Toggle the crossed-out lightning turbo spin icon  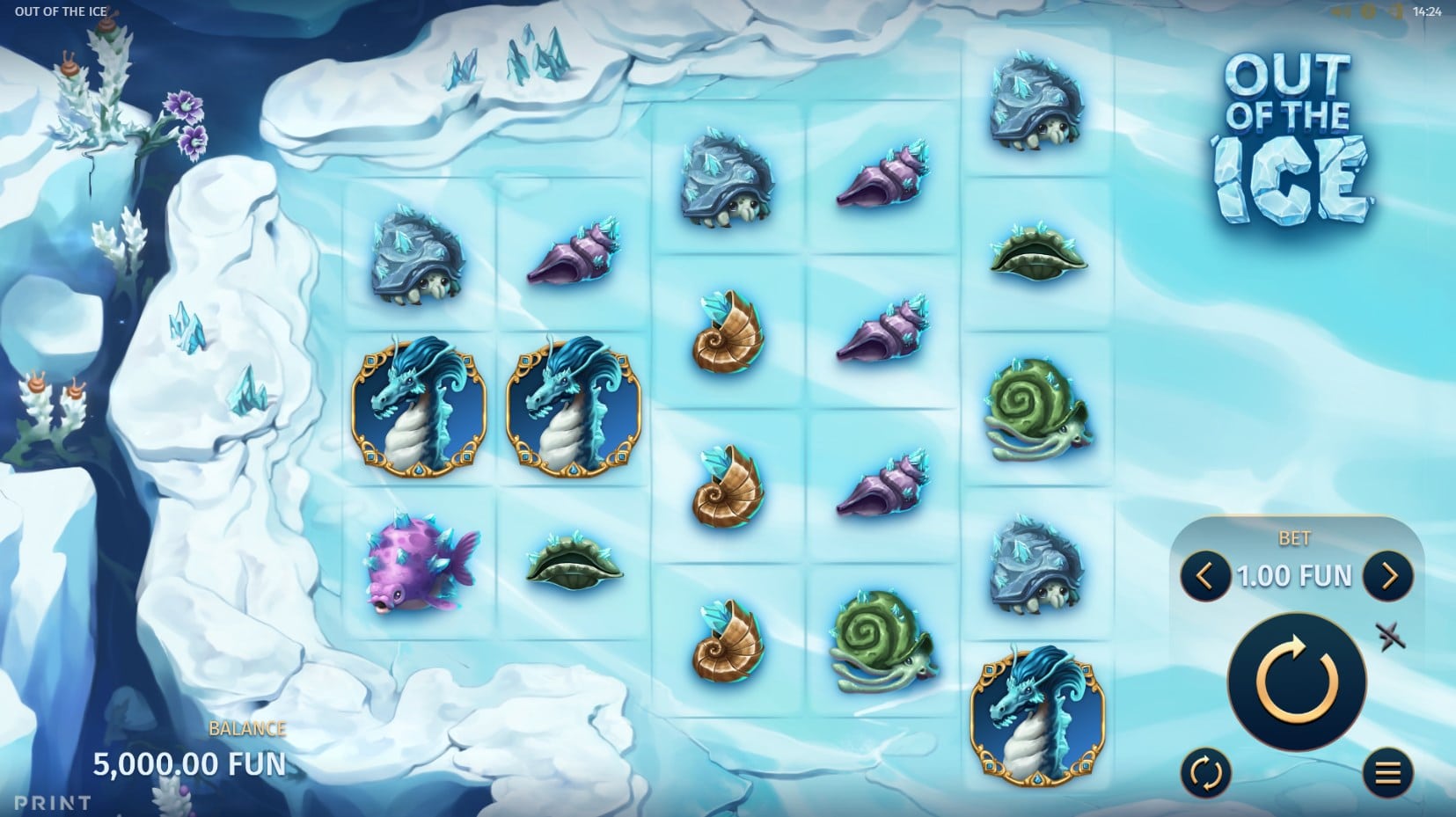(x=1390, y=636)
